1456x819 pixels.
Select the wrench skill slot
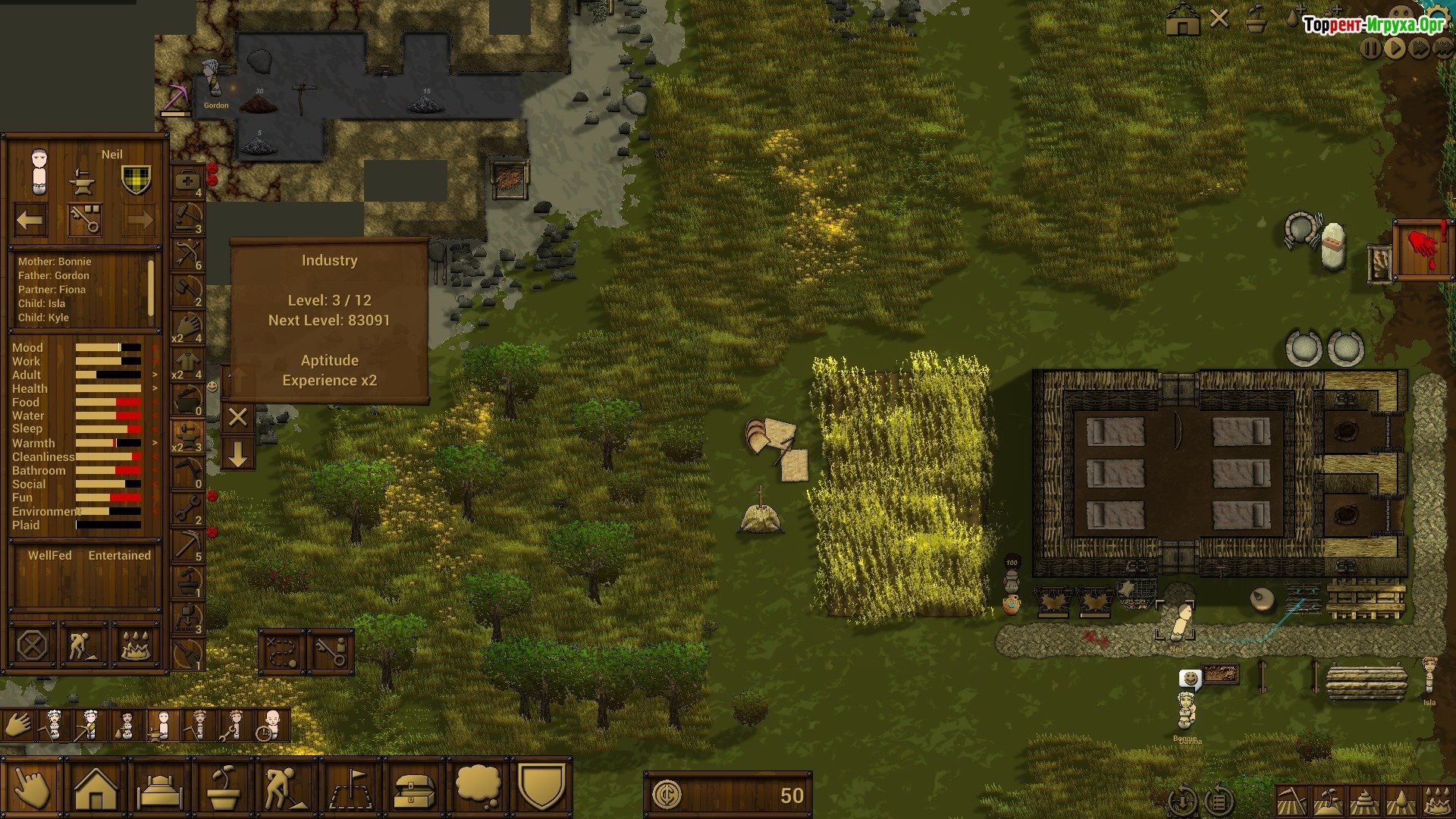[x=187, y=508]
